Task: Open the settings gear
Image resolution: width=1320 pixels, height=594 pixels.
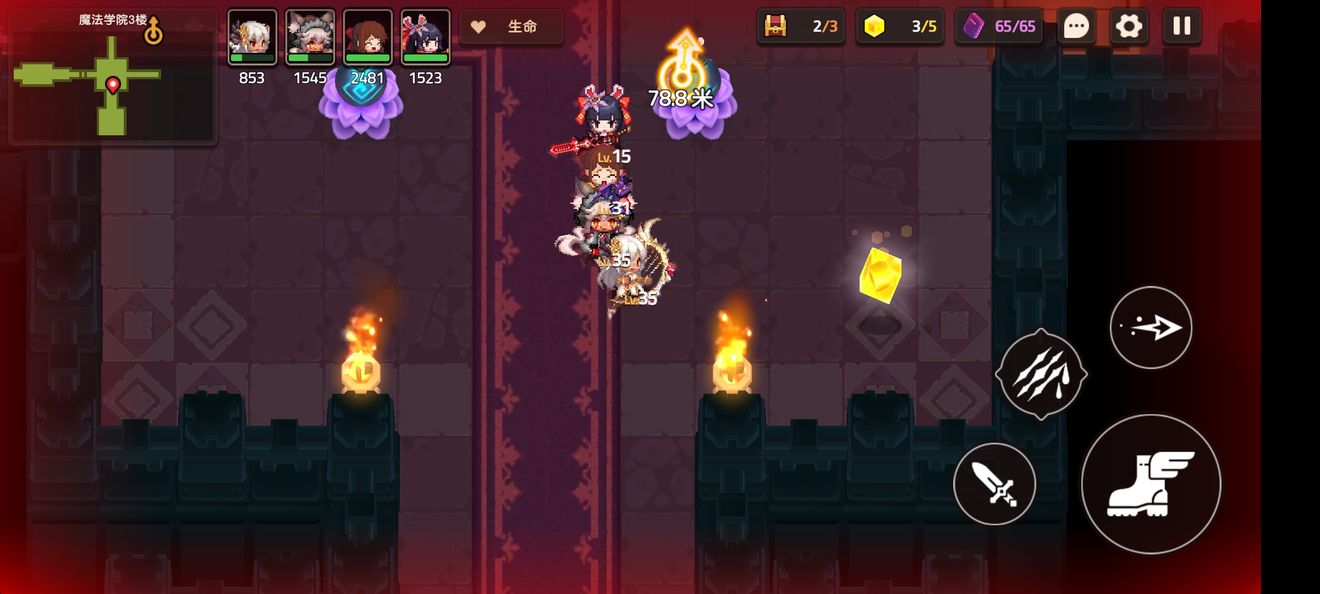Action: click(x=1129, y=26)
